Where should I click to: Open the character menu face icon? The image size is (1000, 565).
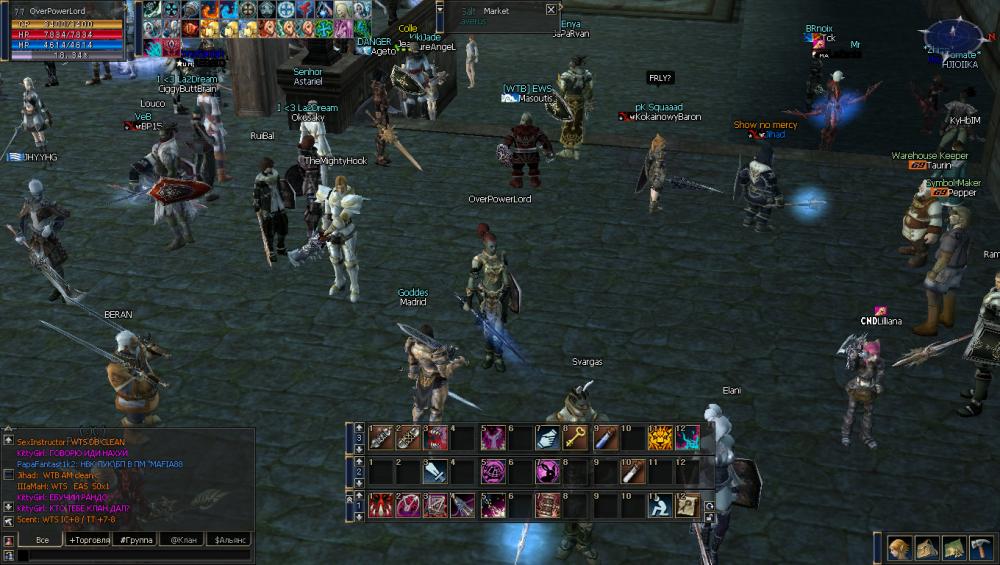(x=900, y=547)
